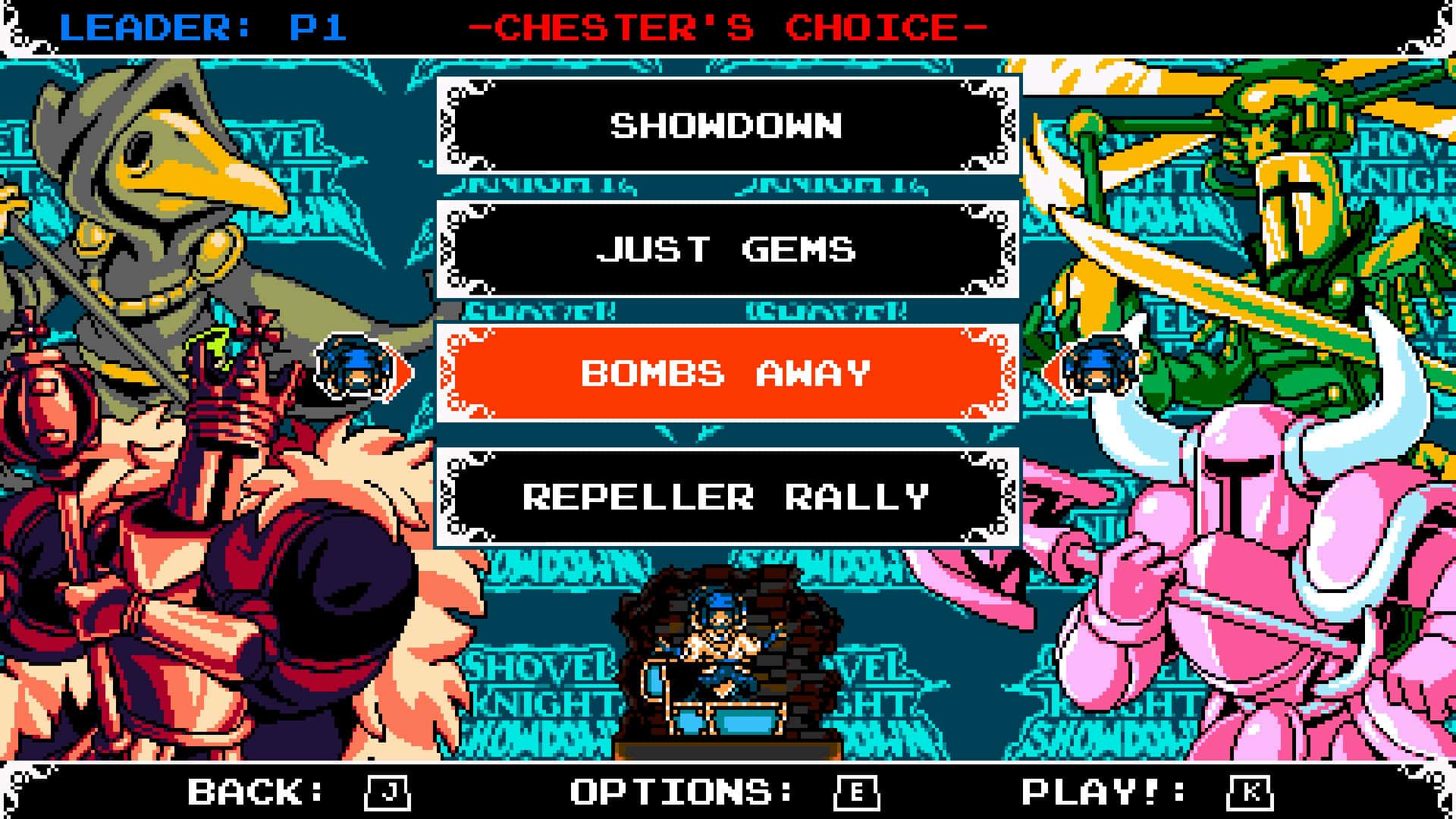The image size is (1456, 819).
Task: Confirm the highlighted Bombs Away mode
Action: [726, 373]
